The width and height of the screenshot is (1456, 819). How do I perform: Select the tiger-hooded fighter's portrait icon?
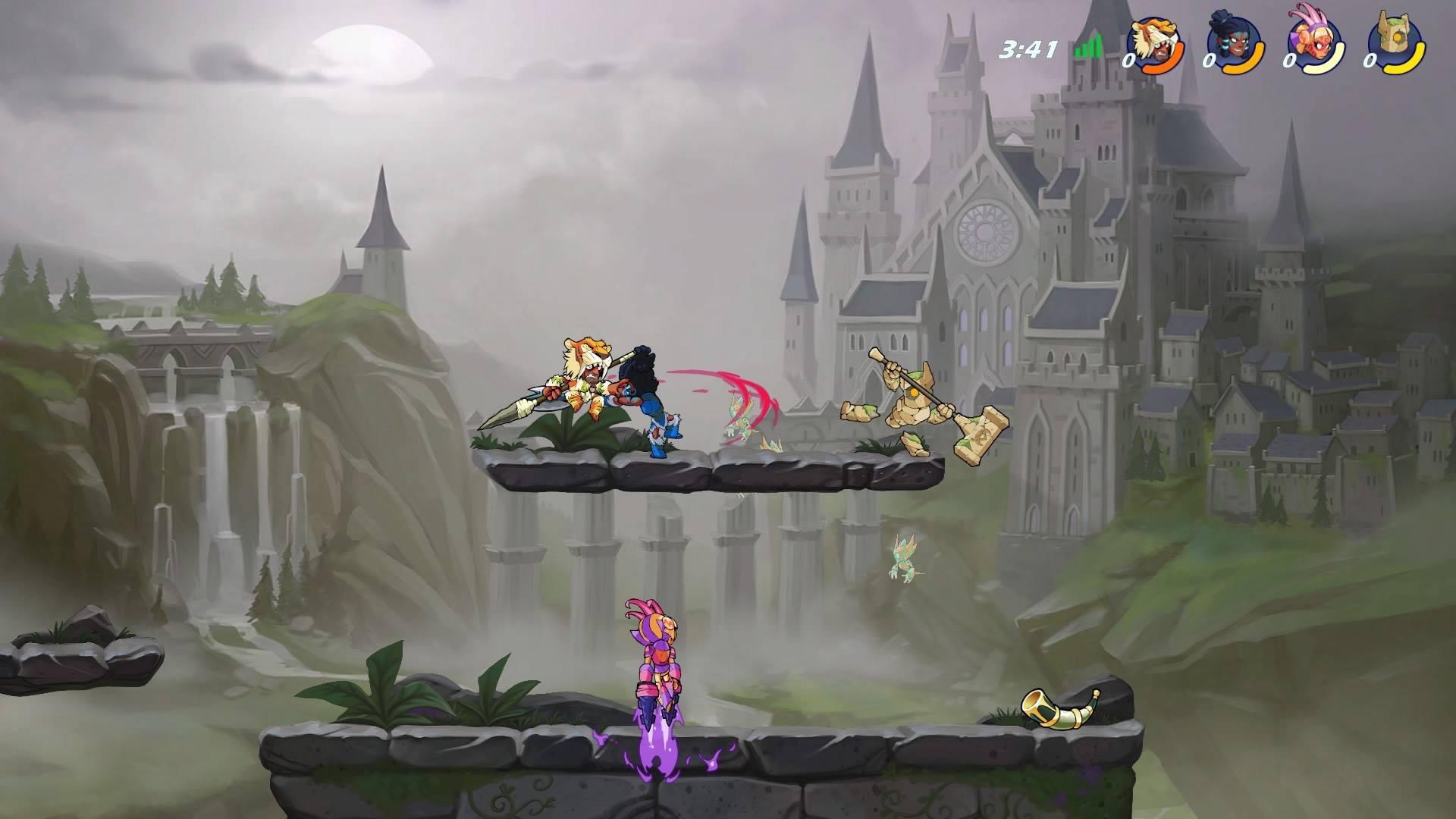[x=1154, y=42]
